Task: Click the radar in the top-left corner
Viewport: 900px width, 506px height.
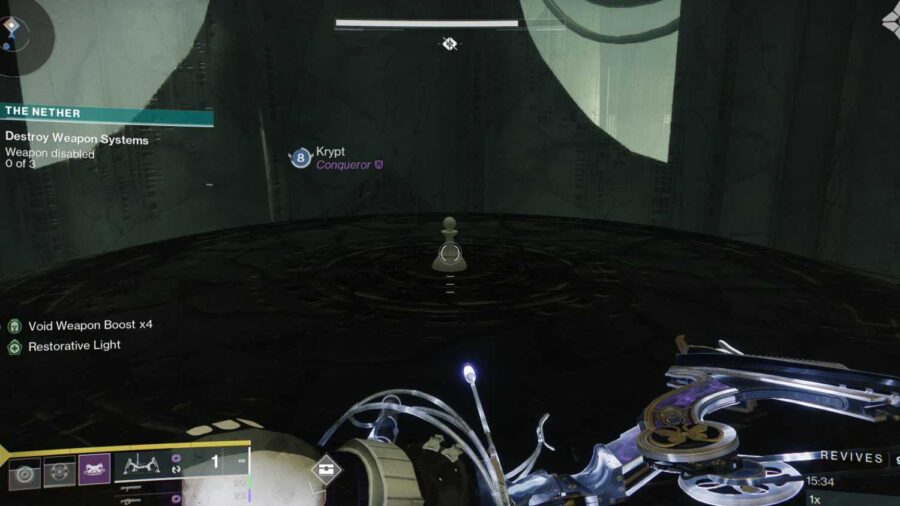Action: [22, 32]
